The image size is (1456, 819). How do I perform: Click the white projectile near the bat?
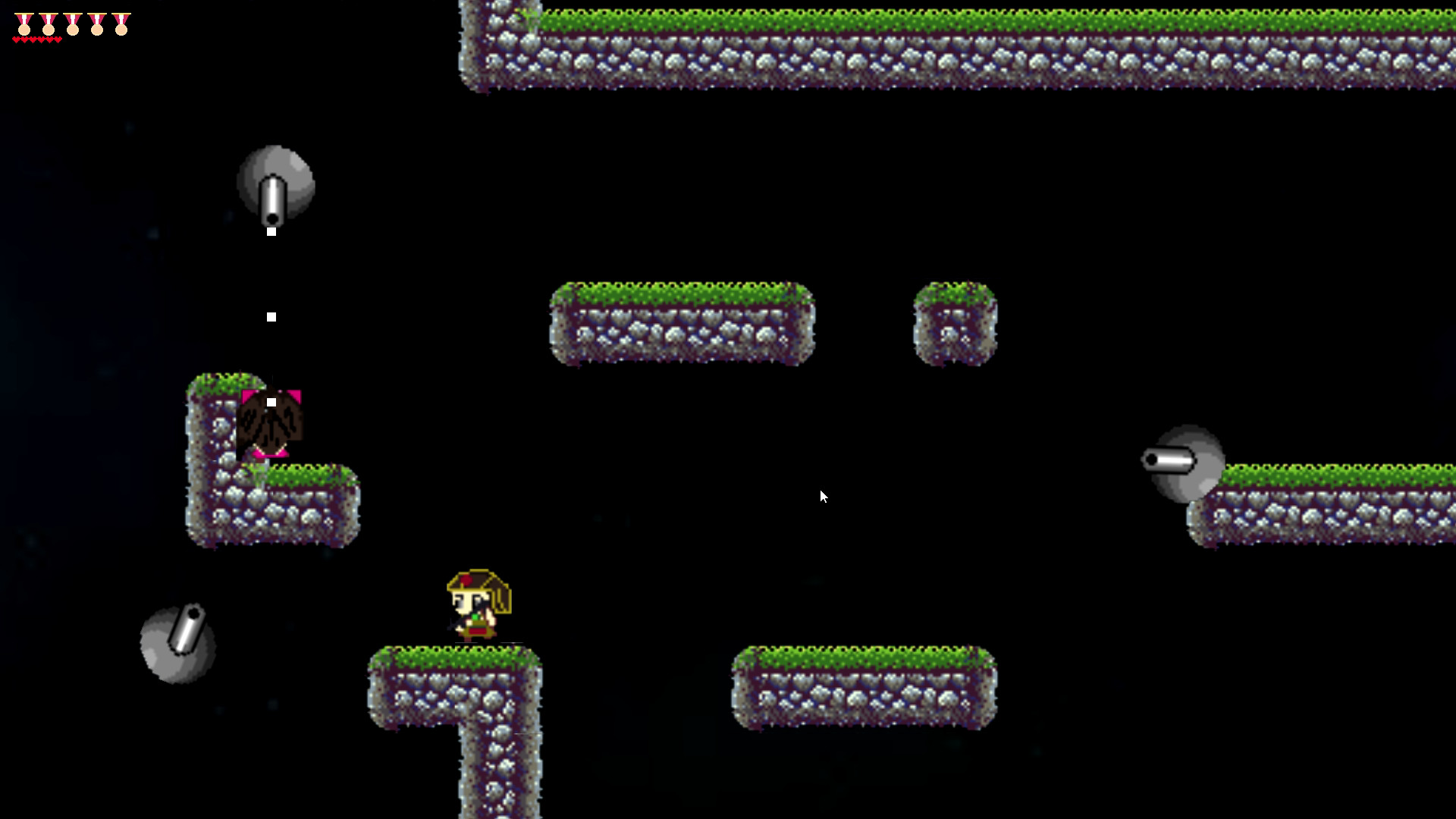pyautogui.click(x=270, y=400)
